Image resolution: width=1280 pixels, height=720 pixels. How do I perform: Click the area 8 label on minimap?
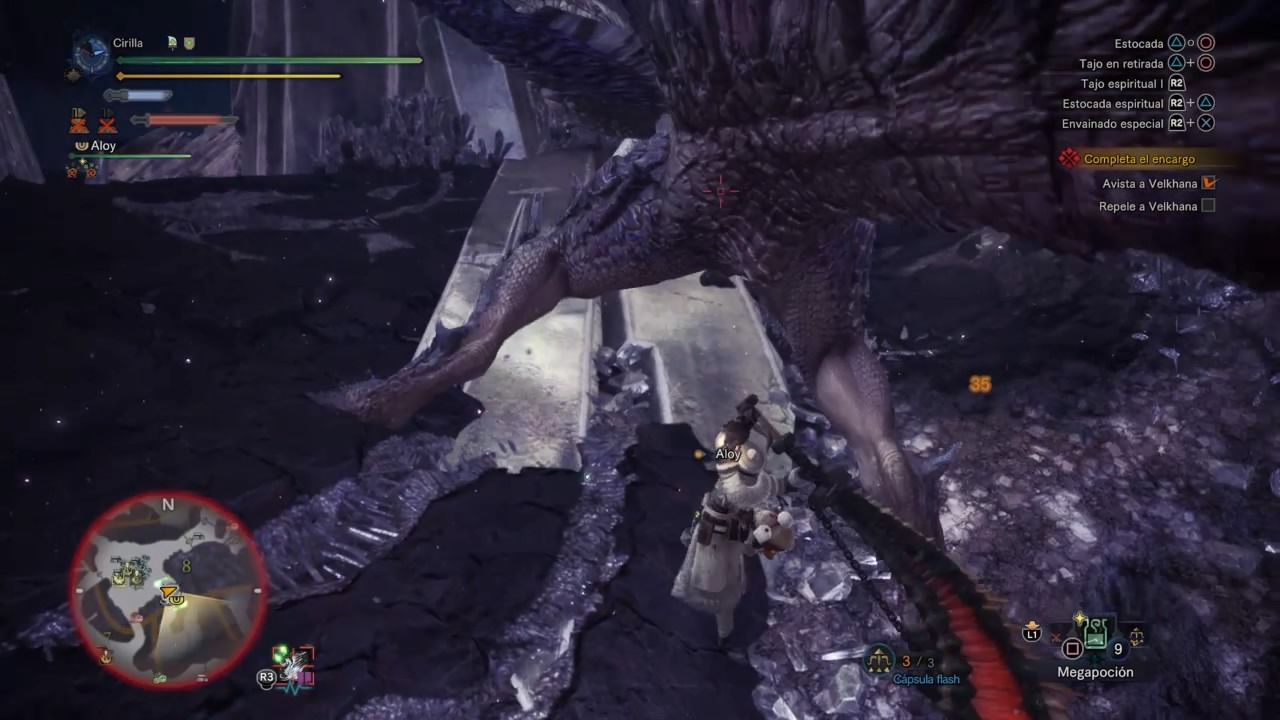coord(186,567)
